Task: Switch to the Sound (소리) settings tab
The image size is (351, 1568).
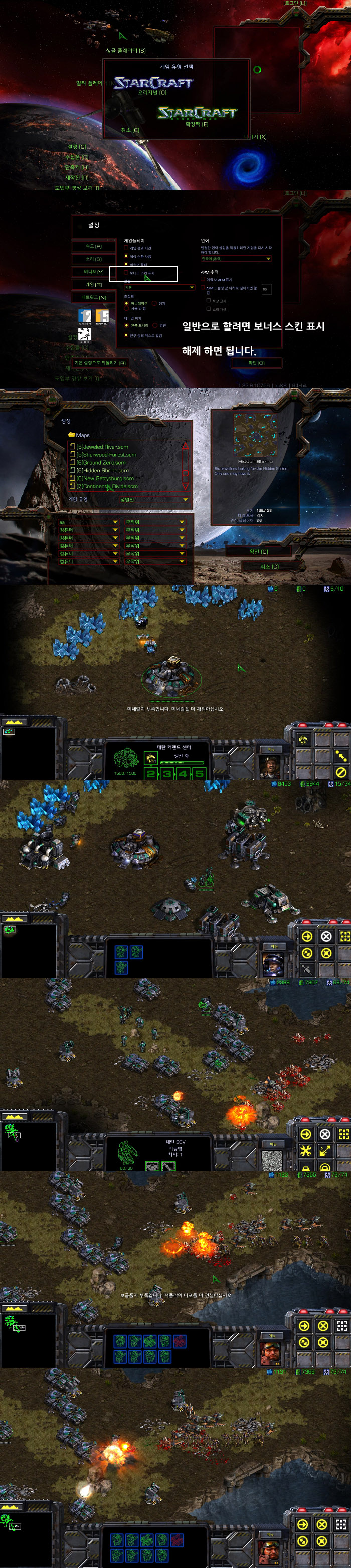Action: [x=93, y=259]
